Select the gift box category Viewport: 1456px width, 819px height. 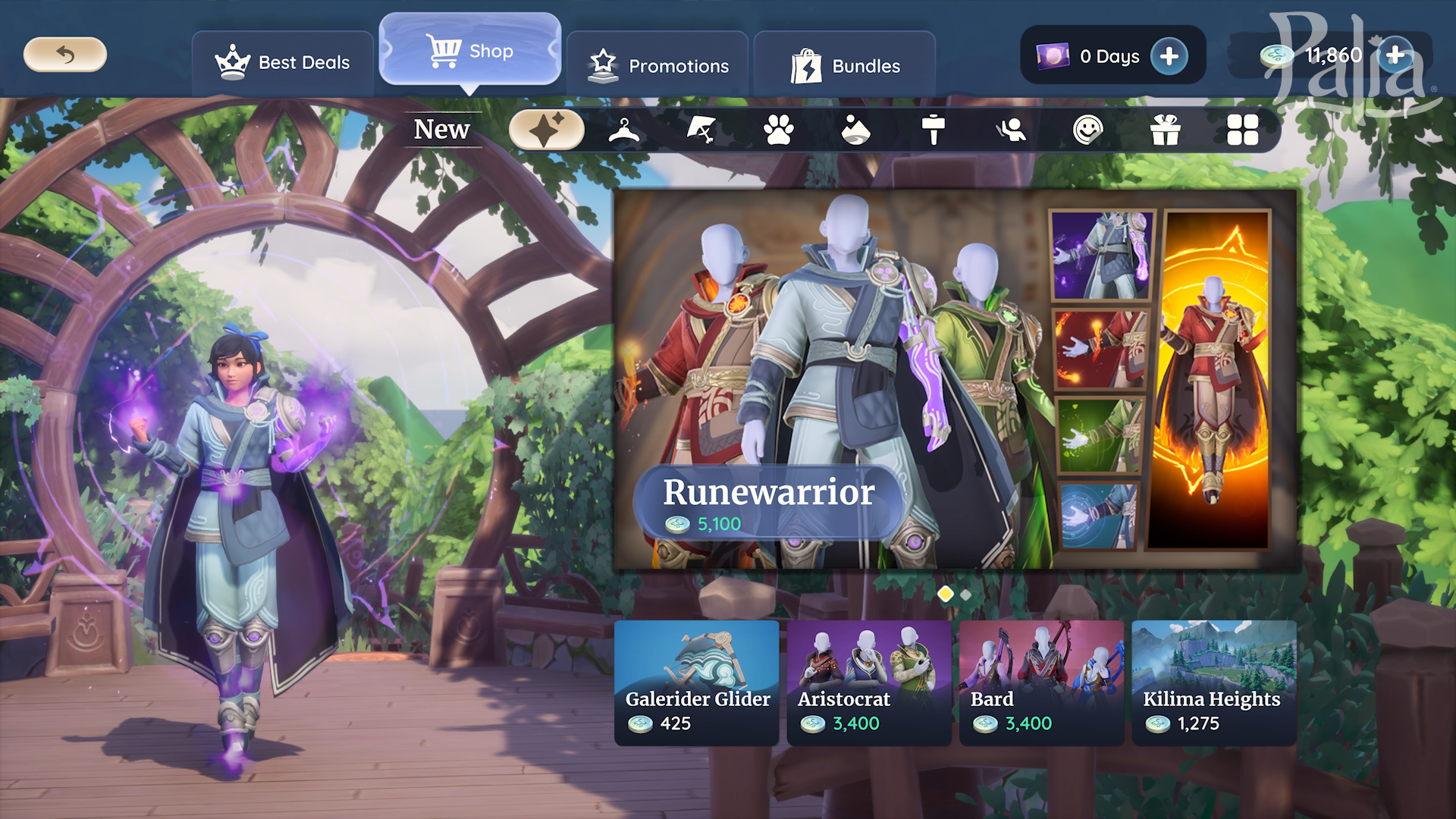tap(1165, 130)
